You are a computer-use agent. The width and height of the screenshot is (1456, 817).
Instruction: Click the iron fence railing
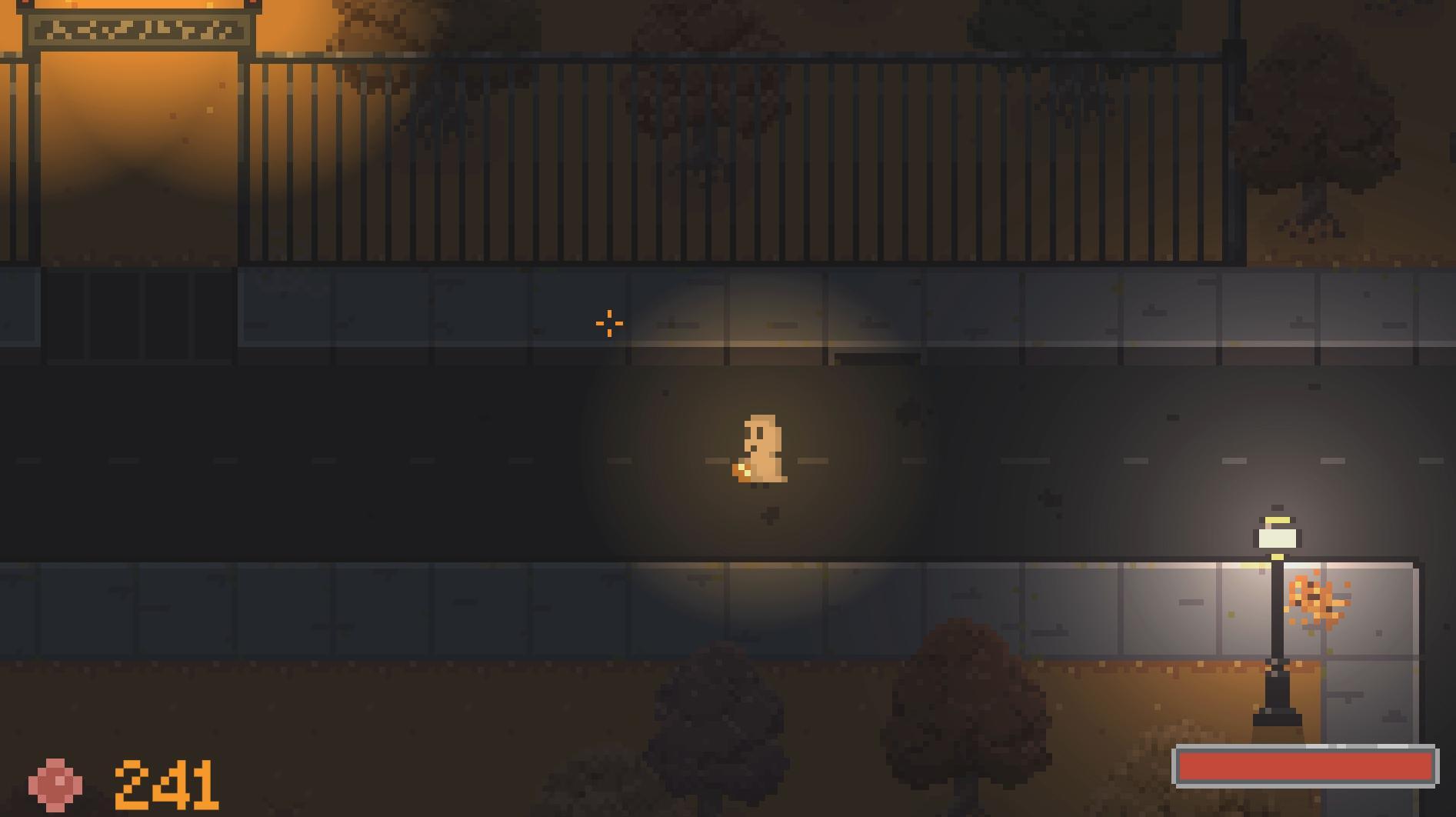(692, 154)
